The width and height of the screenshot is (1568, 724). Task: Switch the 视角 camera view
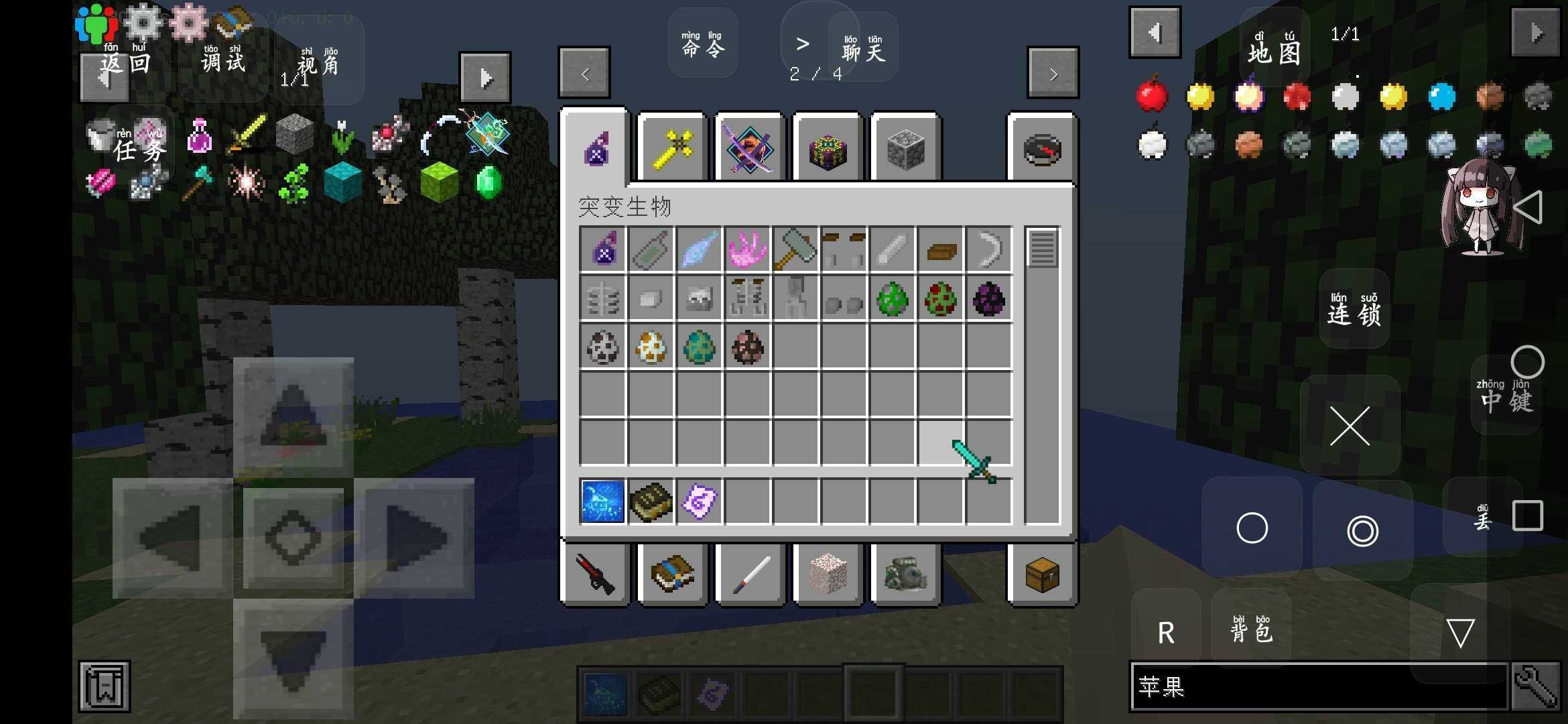(318, 63)
